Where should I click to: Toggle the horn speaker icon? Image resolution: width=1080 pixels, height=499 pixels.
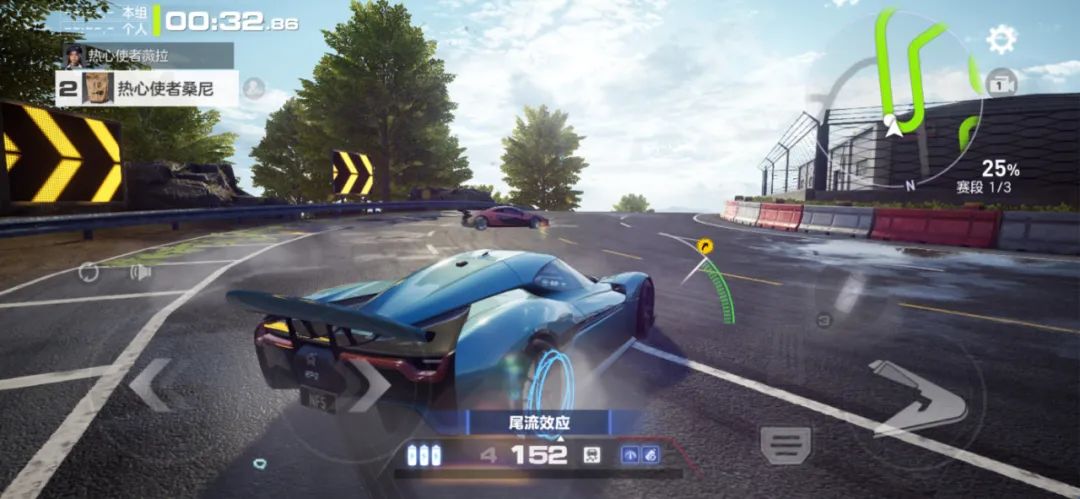pyautogui.click(x=140, y=272)
